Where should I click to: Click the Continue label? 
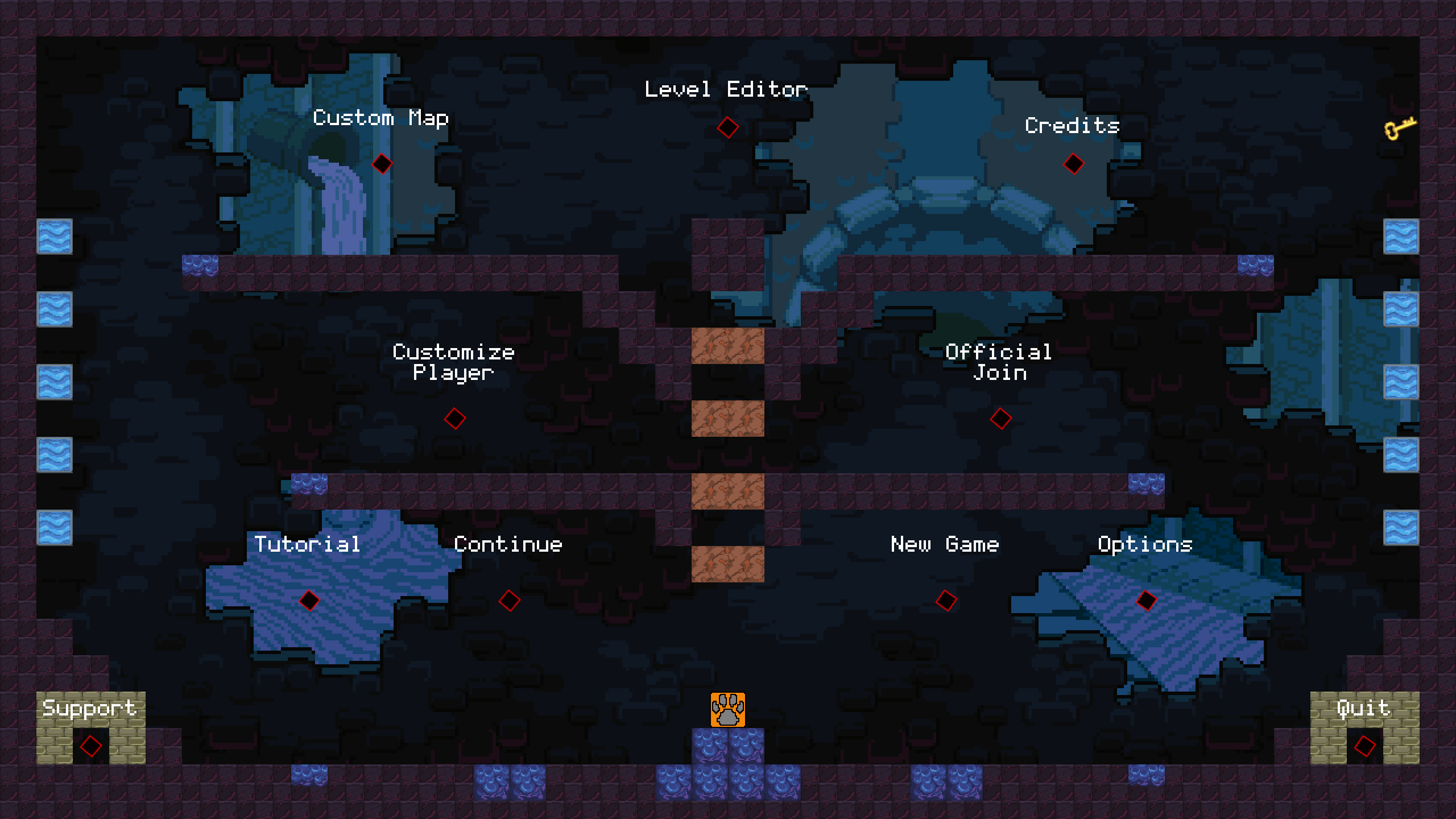coord(508,544)
